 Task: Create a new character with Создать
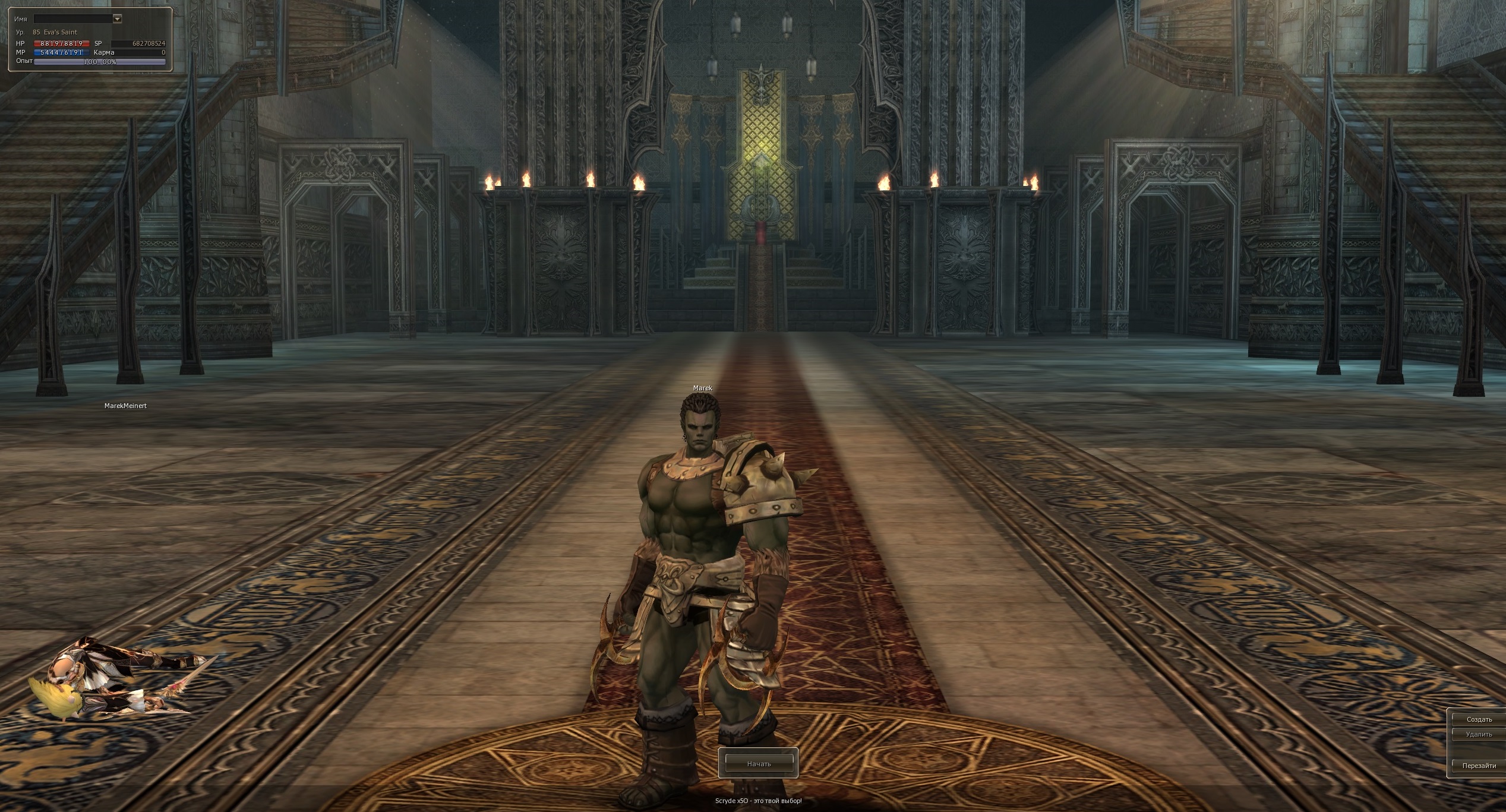click(x=1479, y=719)
